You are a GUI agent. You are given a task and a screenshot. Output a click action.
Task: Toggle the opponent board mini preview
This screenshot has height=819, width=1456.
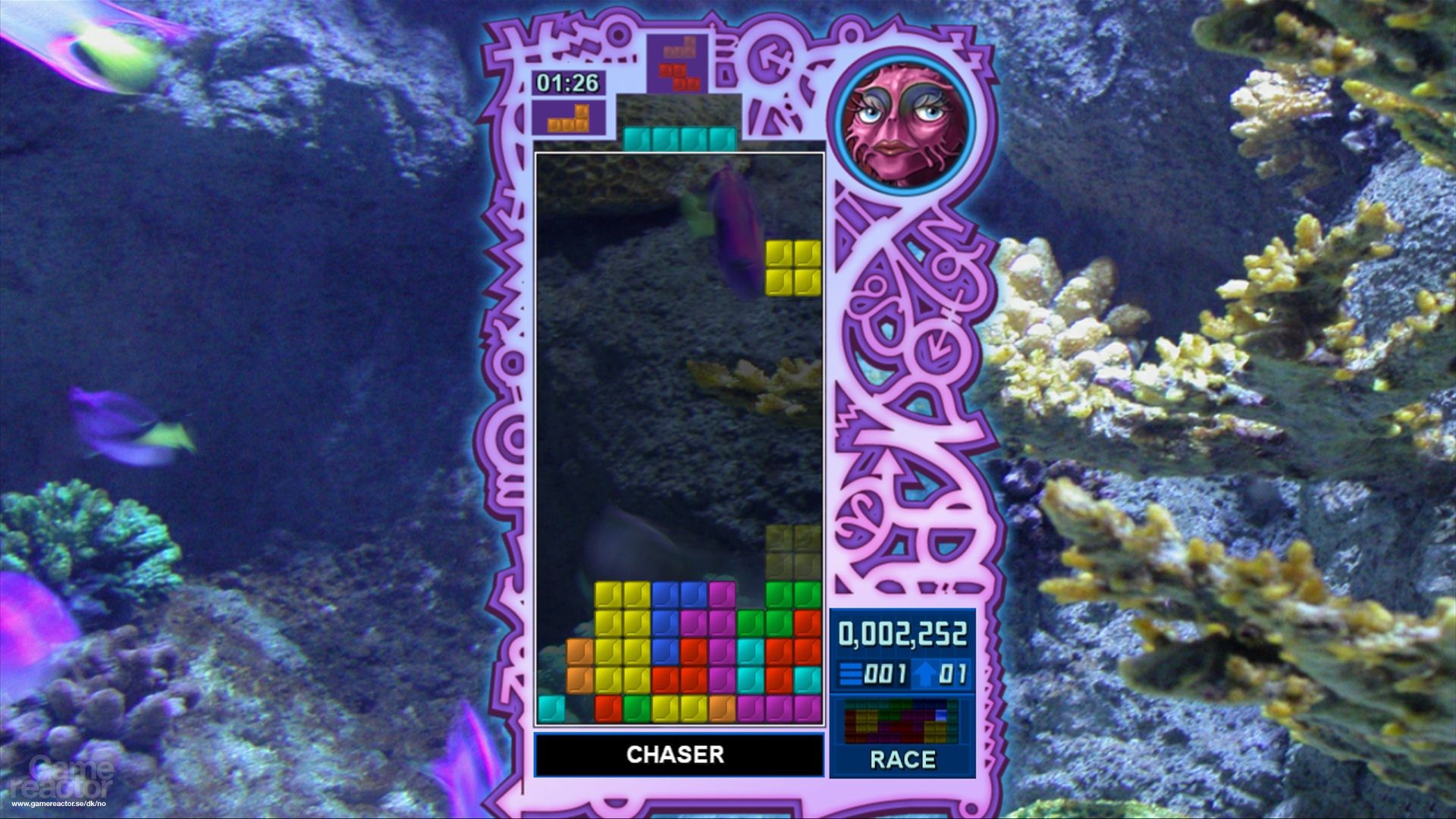(x=901, y=720)
